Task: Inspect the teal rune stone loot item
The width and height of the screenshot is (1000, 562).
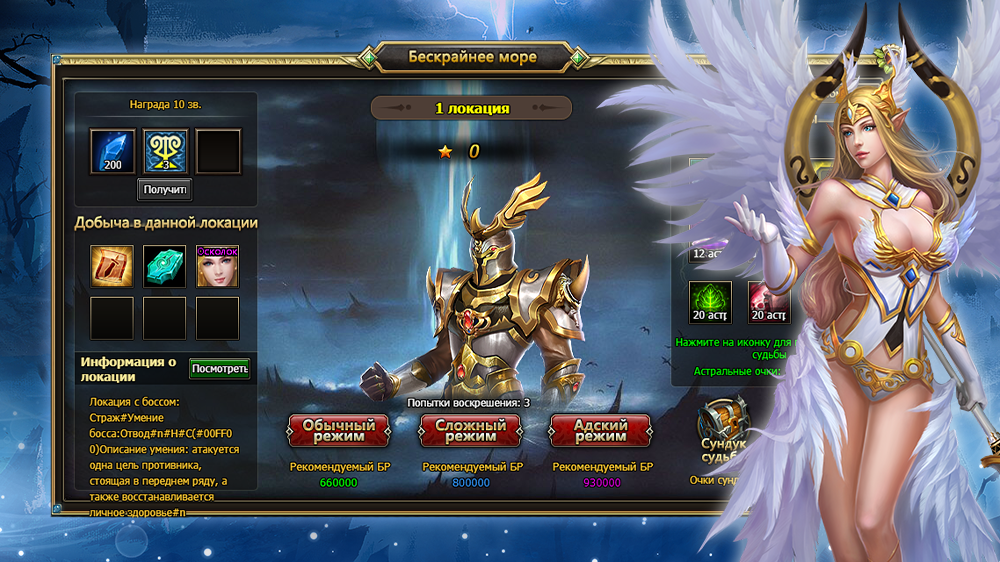Action: coord(165,266)
